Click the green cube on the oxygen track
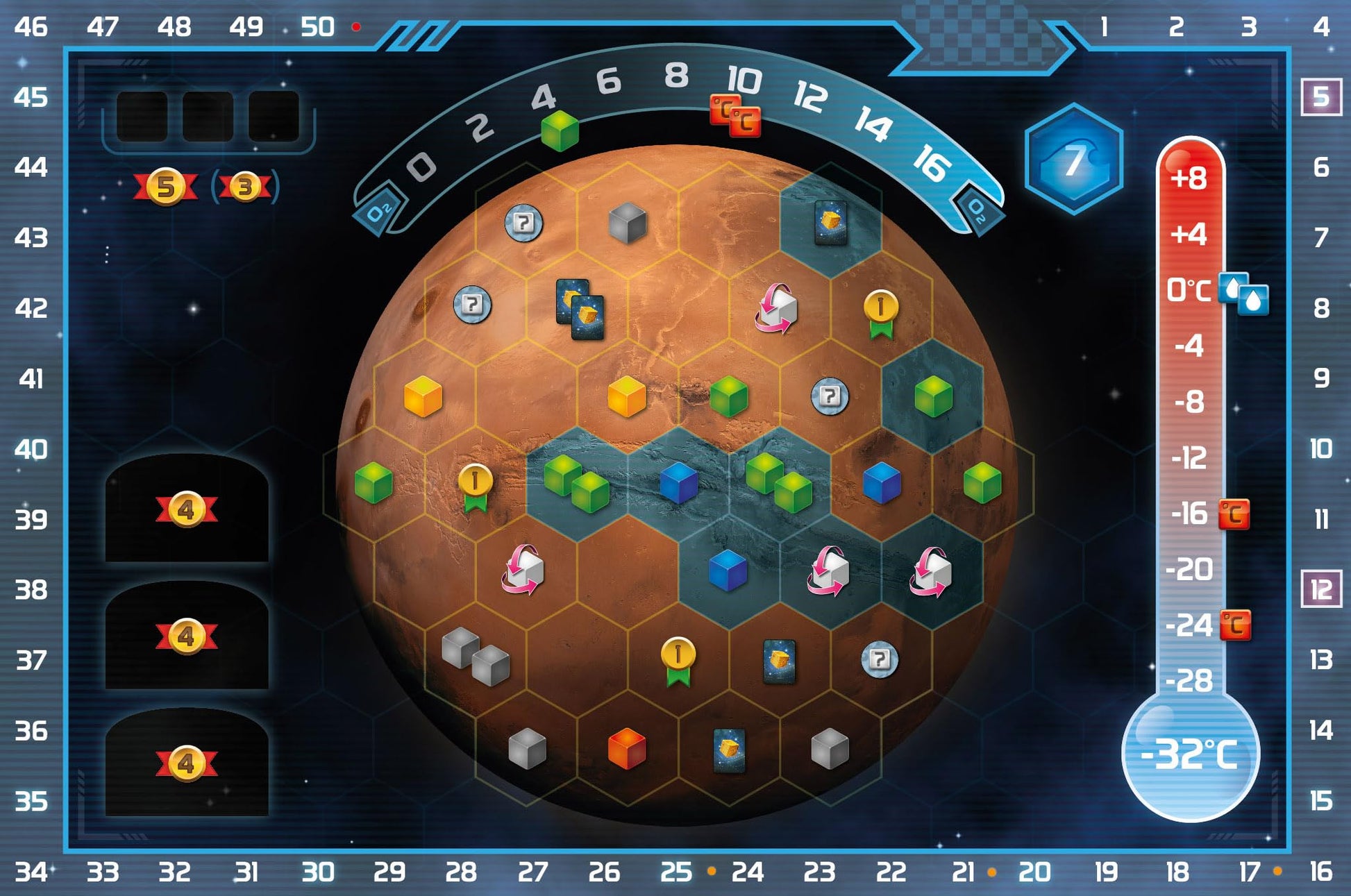This screenshot has height=896, width=1351. click(x=560, y=130)
